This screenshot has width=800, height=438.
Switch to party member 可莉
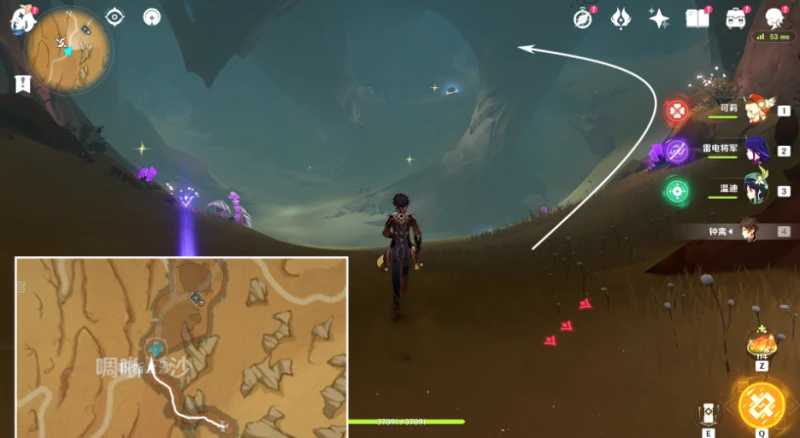click(755, 108)
